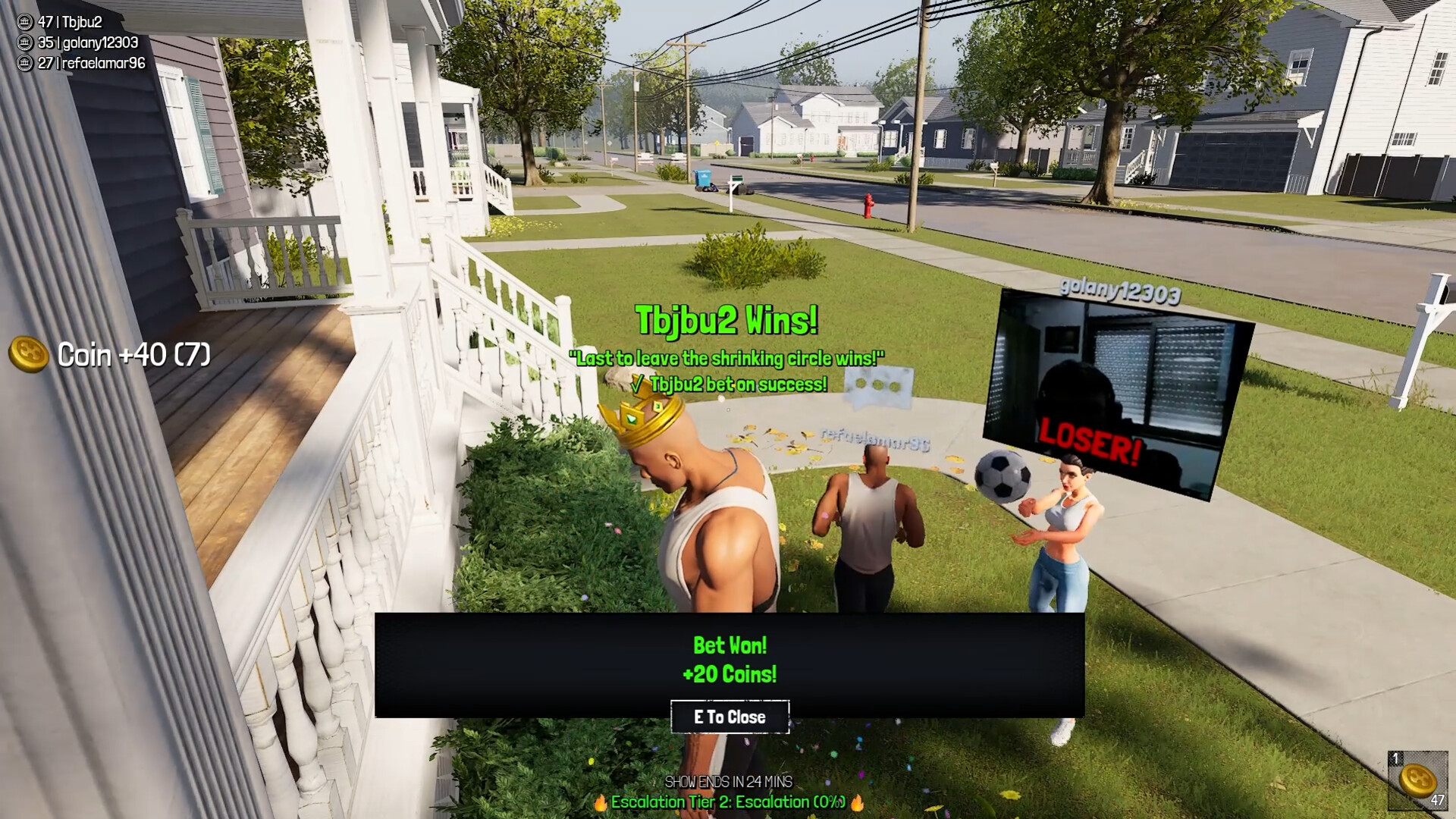Viewport: 1456px width, 819px height.
Task: Select the coin icon in the Coin +40 notification
Action: [28, 353]
